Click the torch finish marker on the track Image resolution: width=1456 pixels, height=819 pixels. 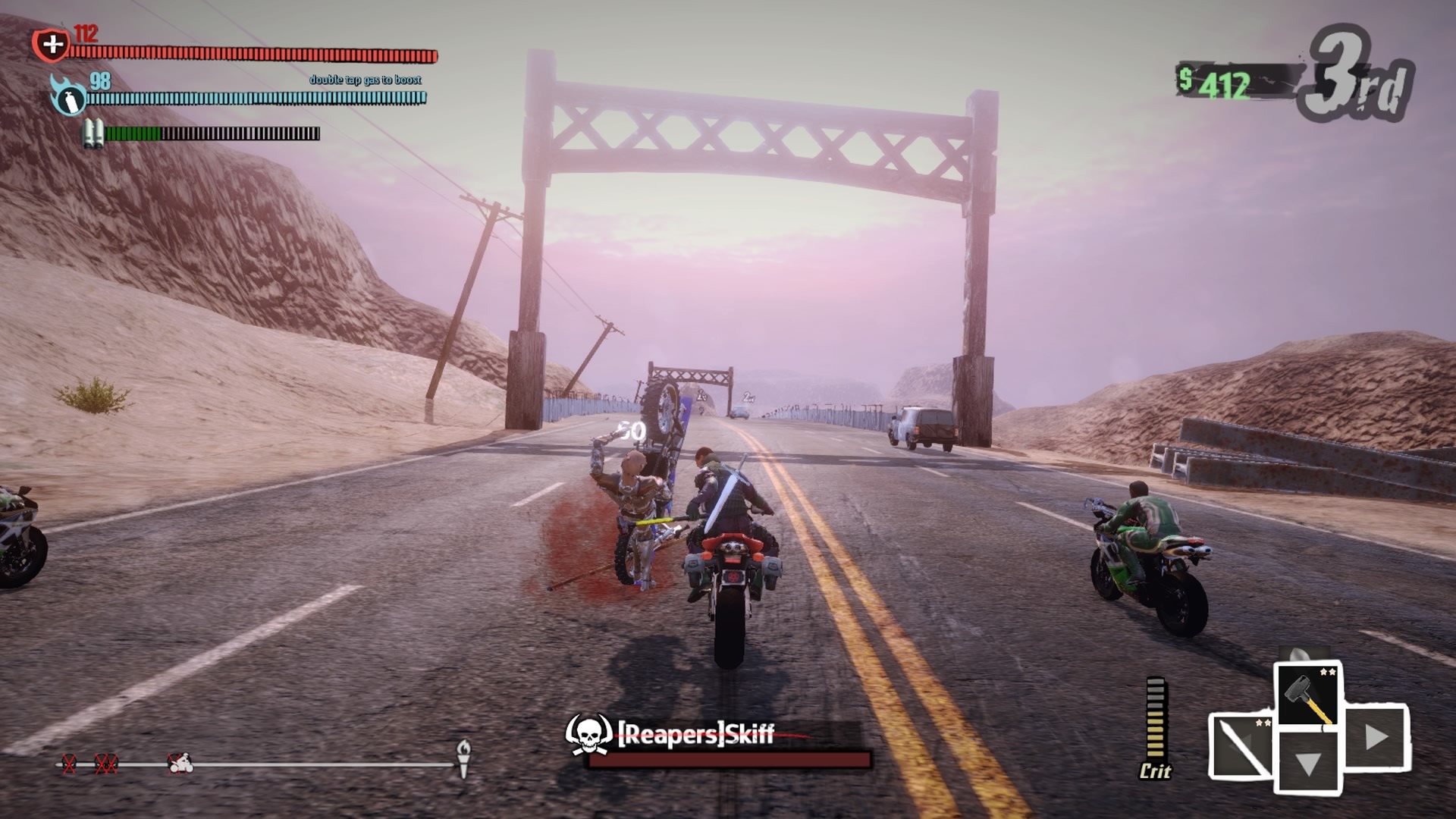click(x=463, y=757)
